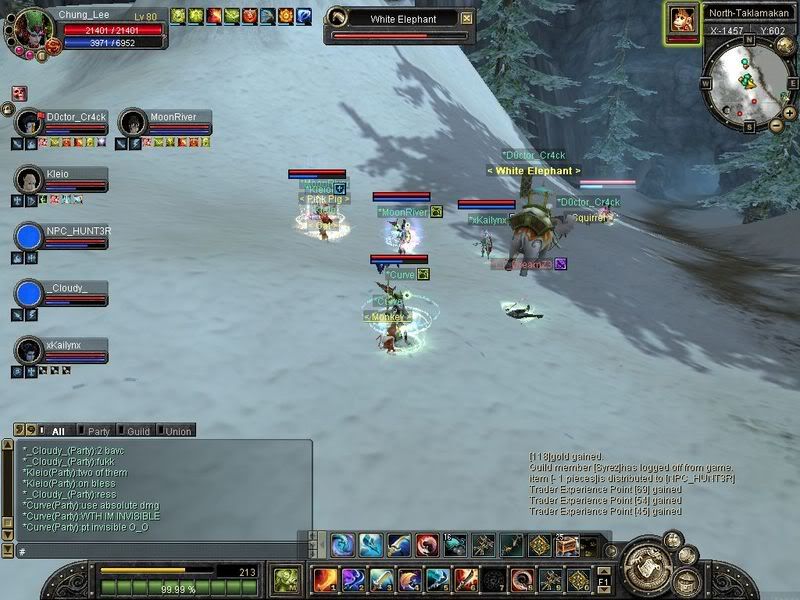800x600 pixels.
Task: Select party member _Cloudy_
Action: pyautogui.click(x=31, y=294)
